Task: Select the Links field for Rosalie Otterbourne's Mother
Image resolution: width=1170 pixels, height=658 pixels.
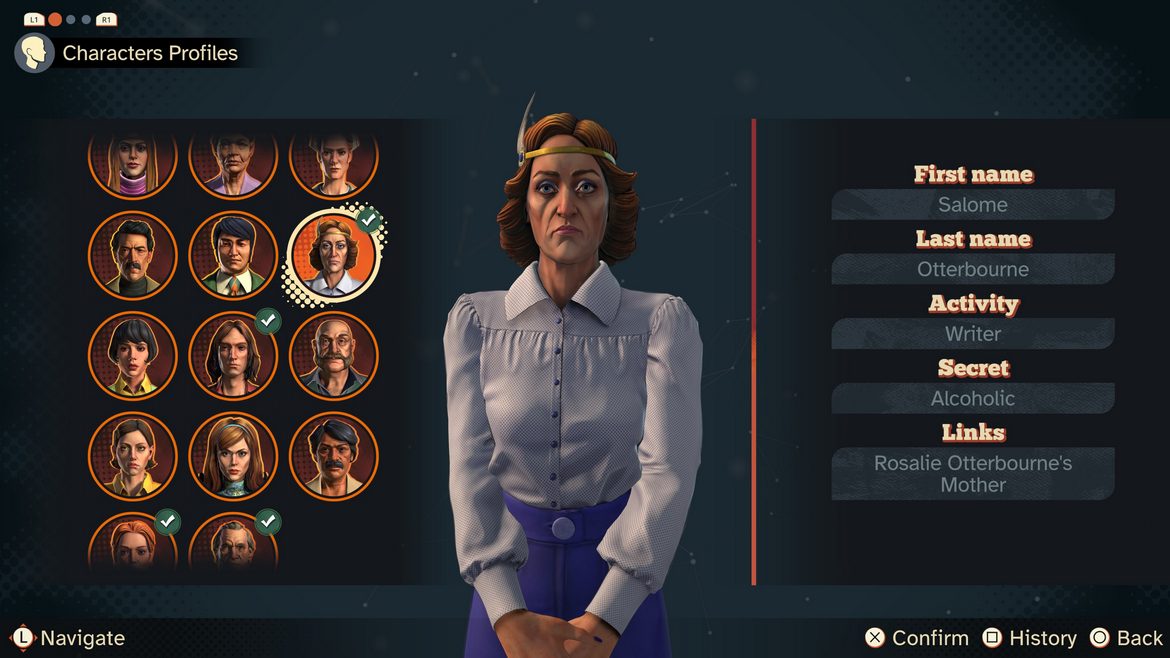Action: [x=973, y=474]
